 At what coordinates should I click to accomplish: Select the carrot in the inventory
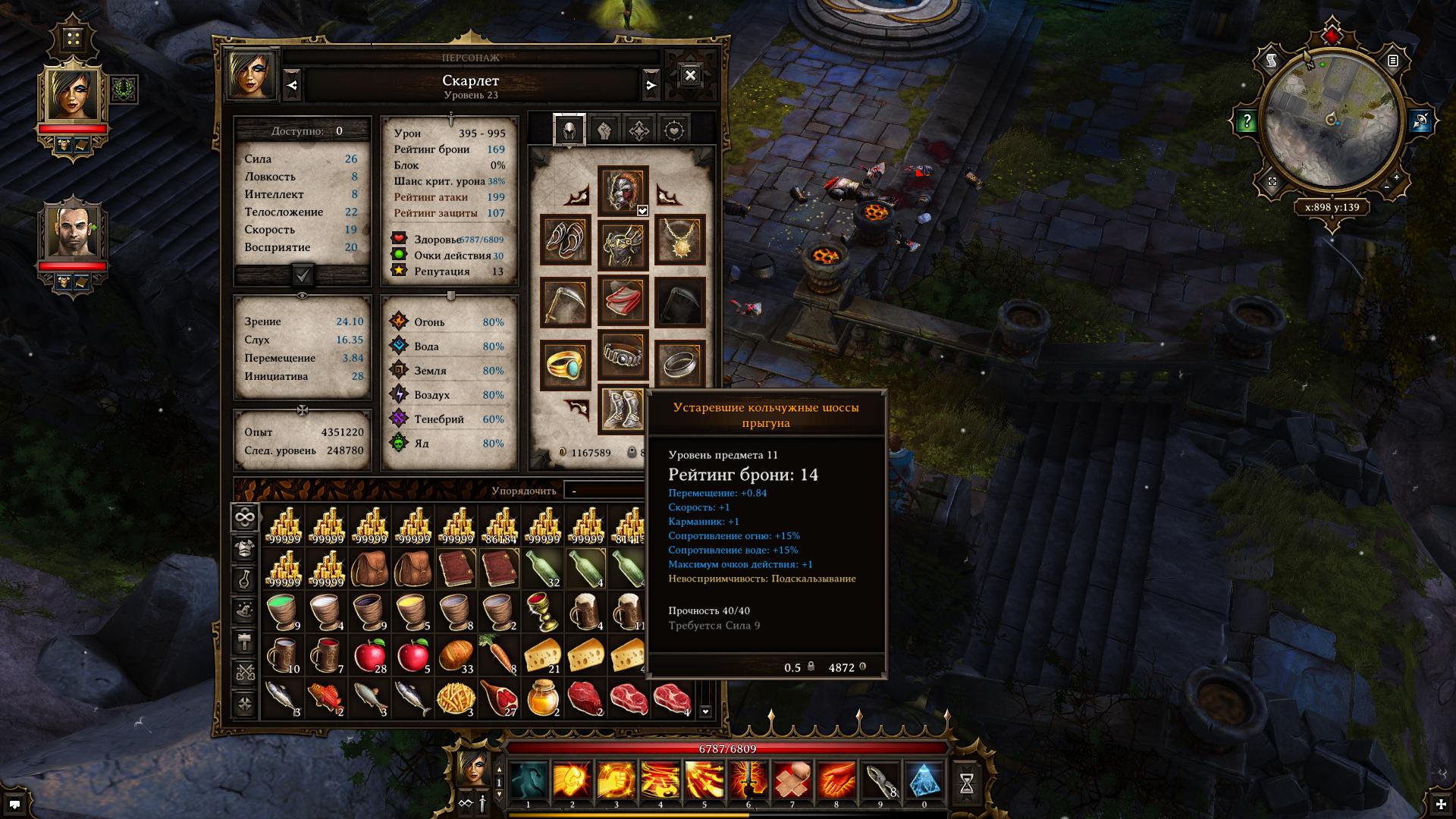(499, 655)
